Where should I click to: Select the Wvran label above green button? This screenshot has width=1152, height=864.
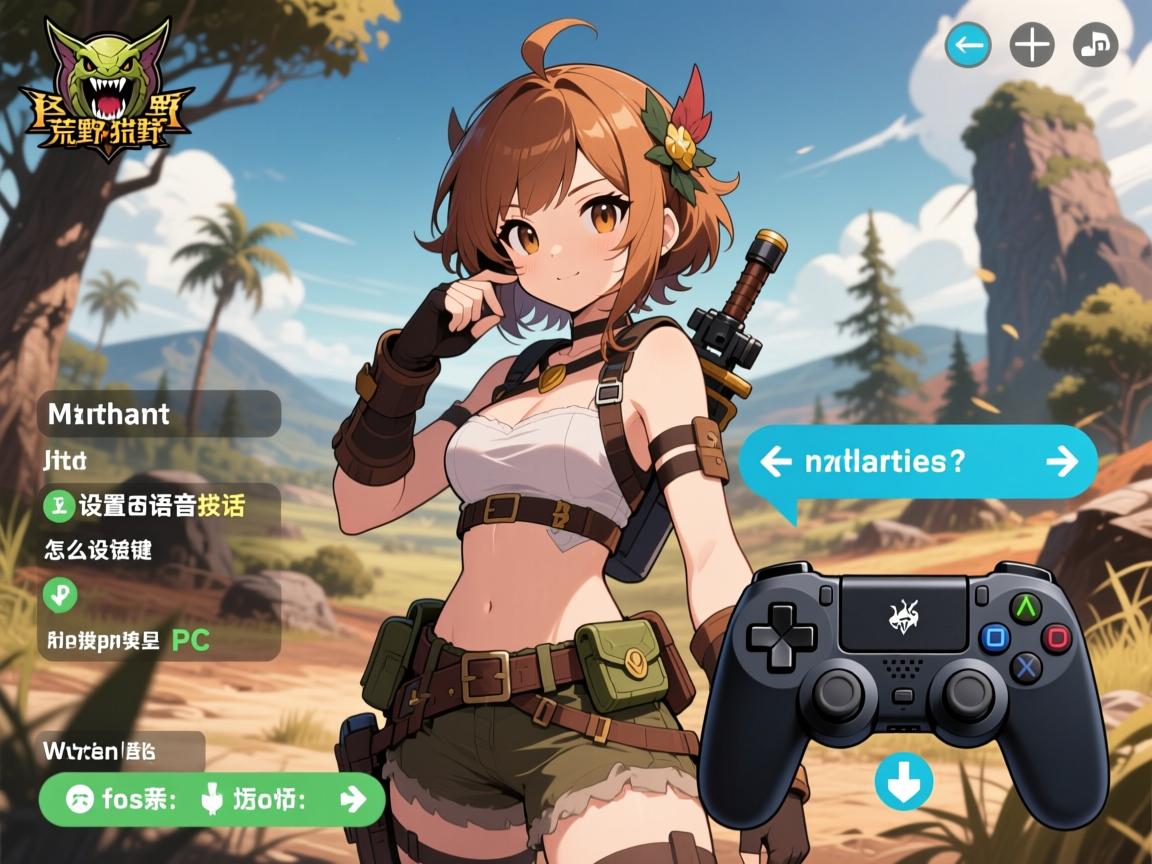122,750
